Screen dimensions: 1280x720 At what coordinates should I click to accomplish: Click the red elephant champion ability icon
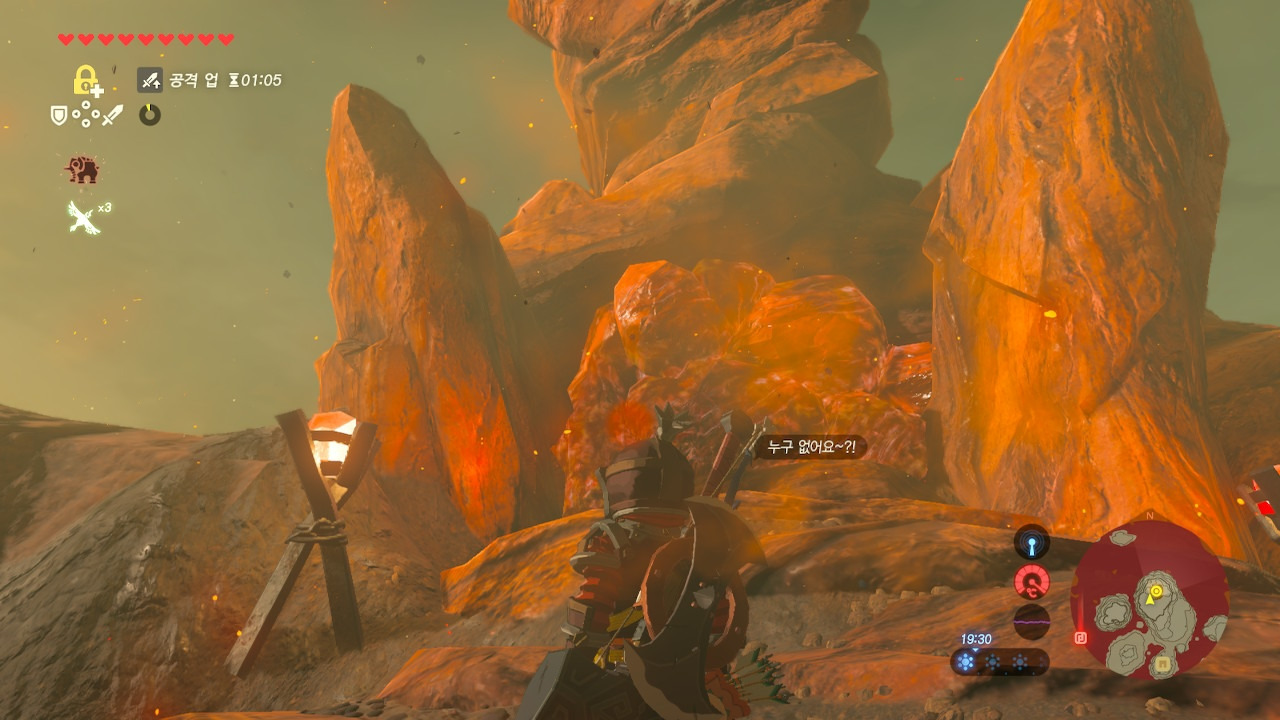pos(83,170)
